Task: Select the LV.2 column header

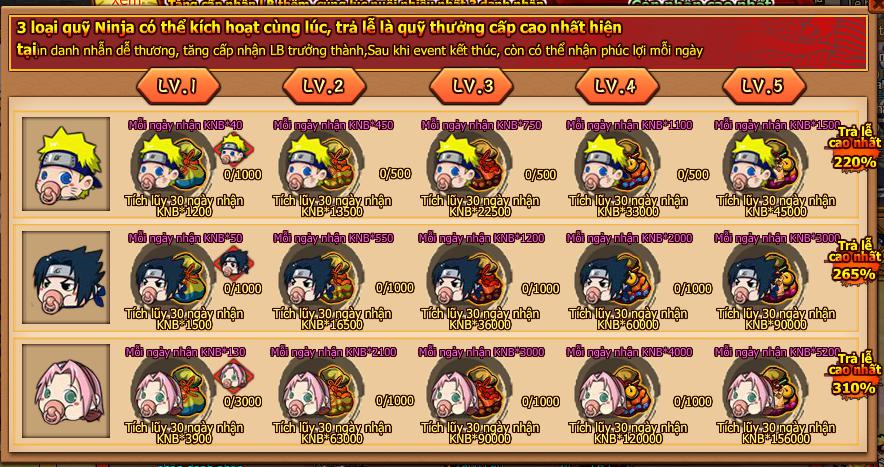Action: click(323, 86)
